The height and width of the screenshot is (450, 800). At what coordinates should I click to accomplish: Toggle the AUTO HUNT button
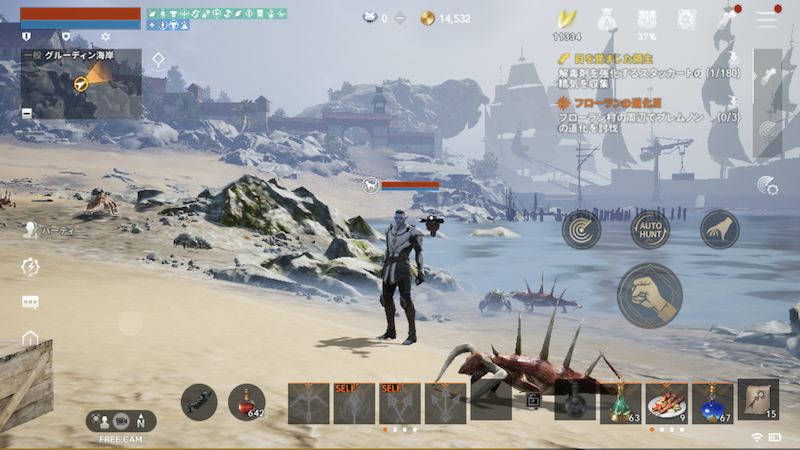tap(650, 229)
